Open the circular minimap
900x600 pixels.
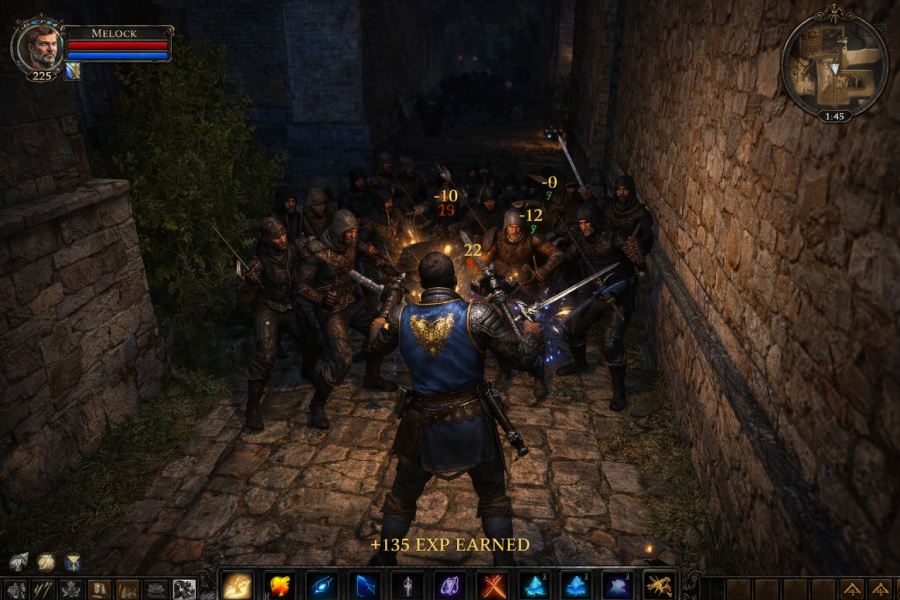[x=833, y=65]
